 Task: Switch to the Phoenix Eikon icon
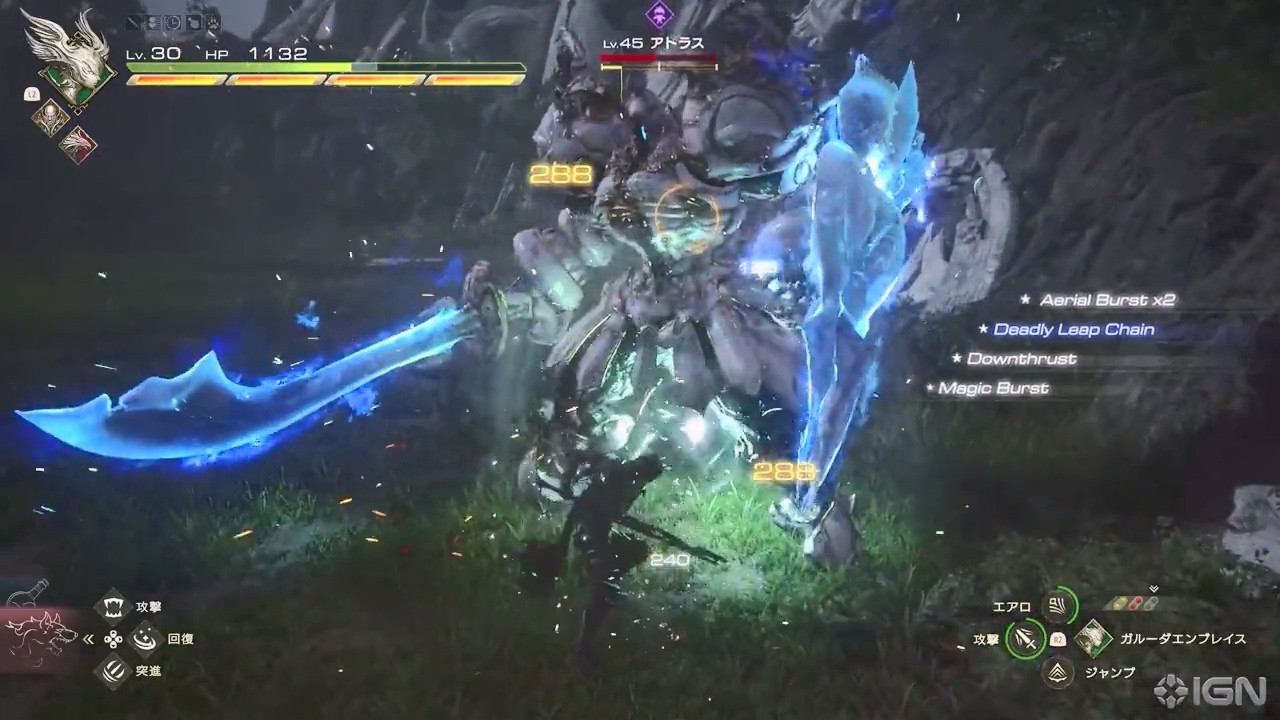76,143
